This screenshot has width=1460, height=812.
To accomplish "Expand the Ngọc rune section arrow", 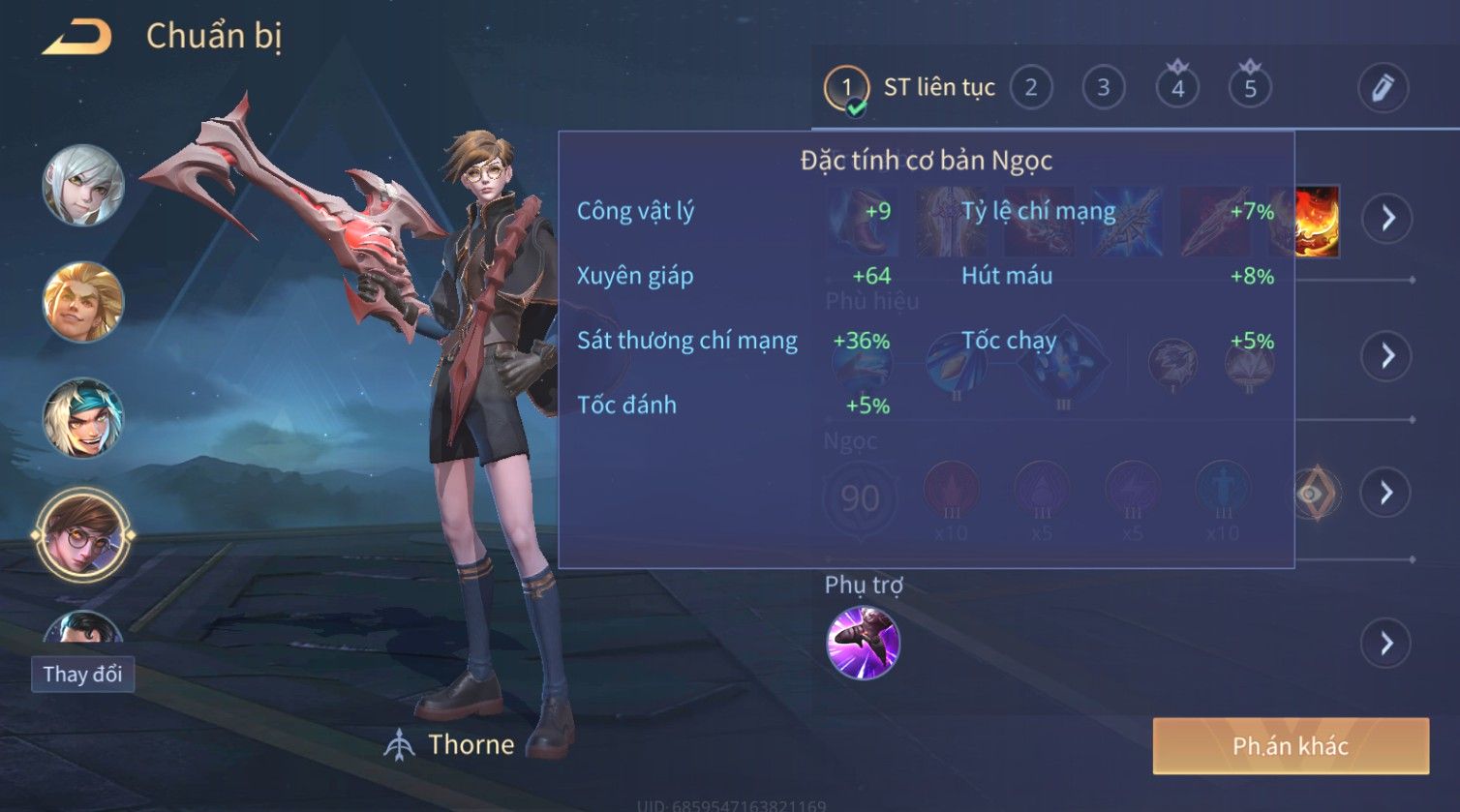I will (1386, 493).
